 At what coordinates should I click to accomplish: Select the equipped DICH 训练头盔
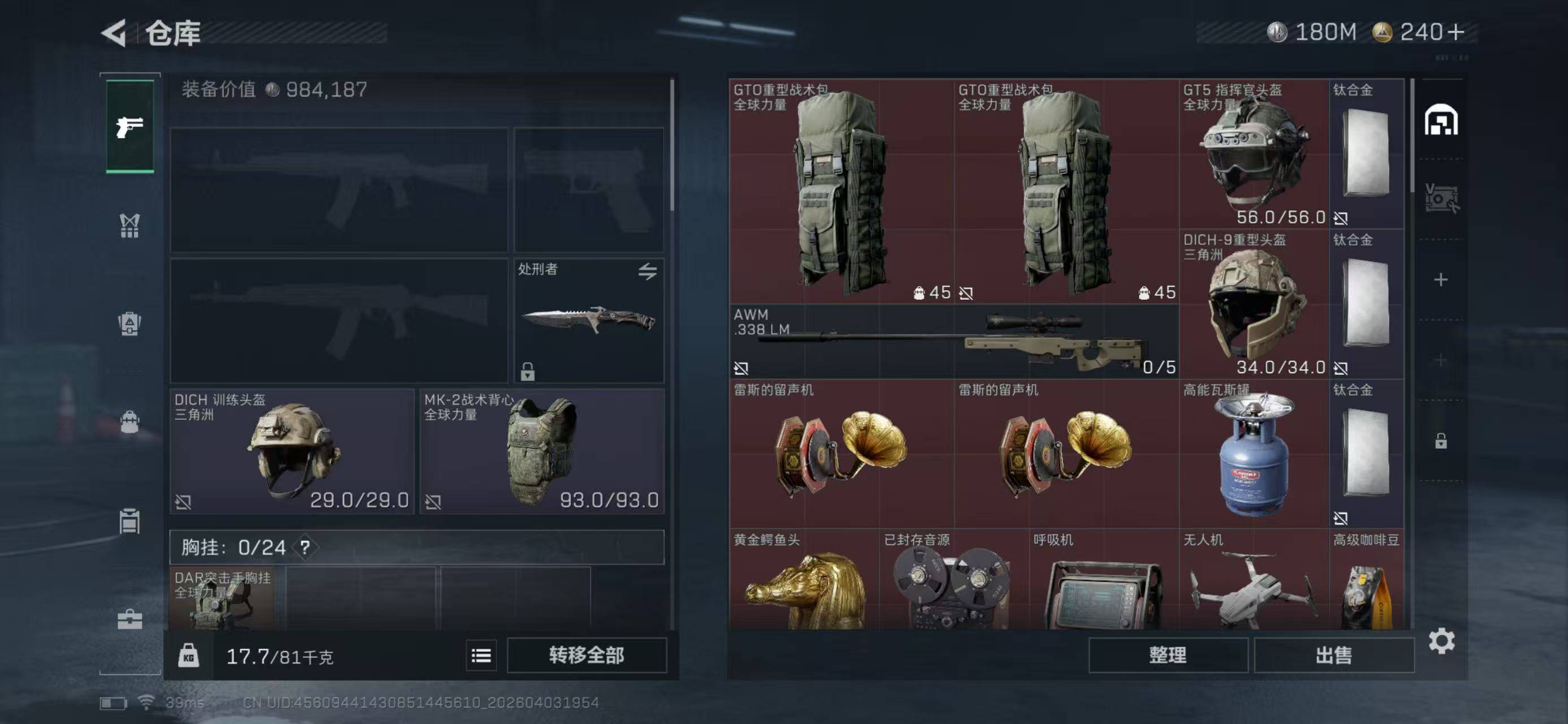(292, 451)
